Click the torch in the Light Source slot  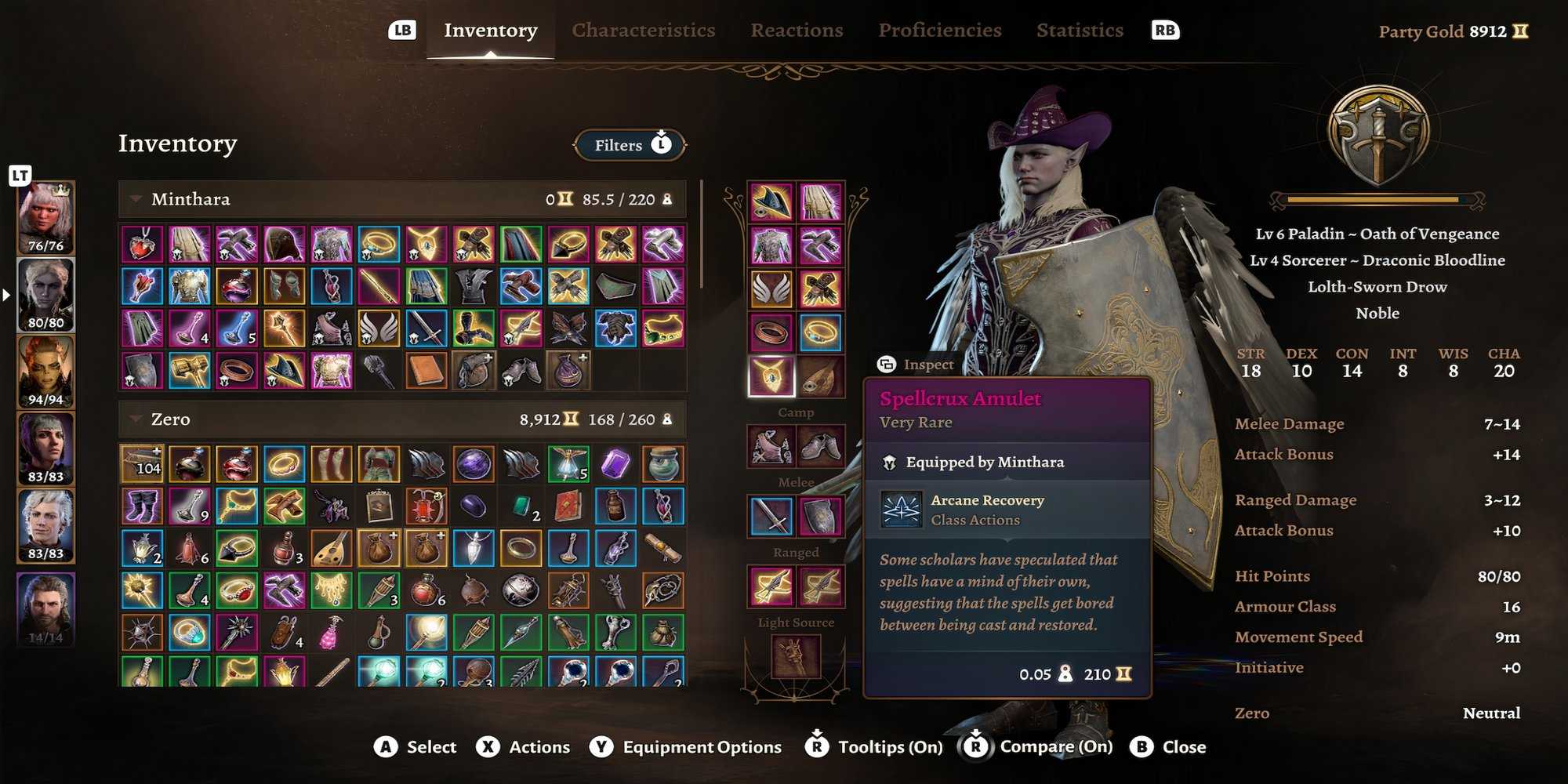point(794,659)
